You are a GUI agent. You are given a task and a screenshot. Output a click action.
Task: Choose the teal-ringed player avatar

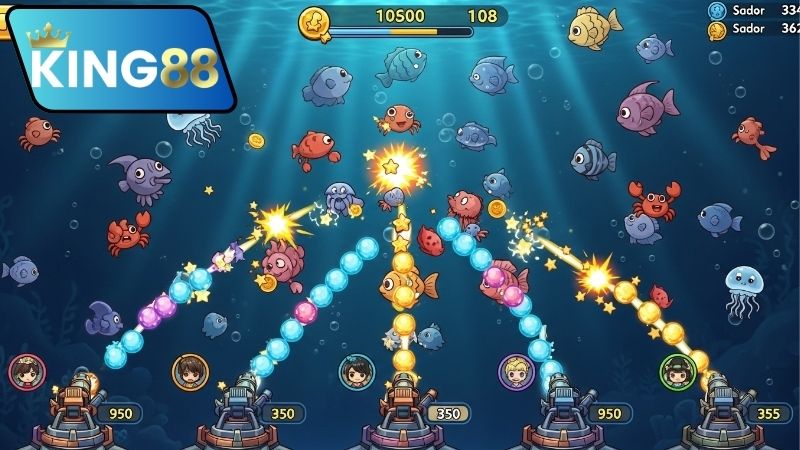pos(356,372)
